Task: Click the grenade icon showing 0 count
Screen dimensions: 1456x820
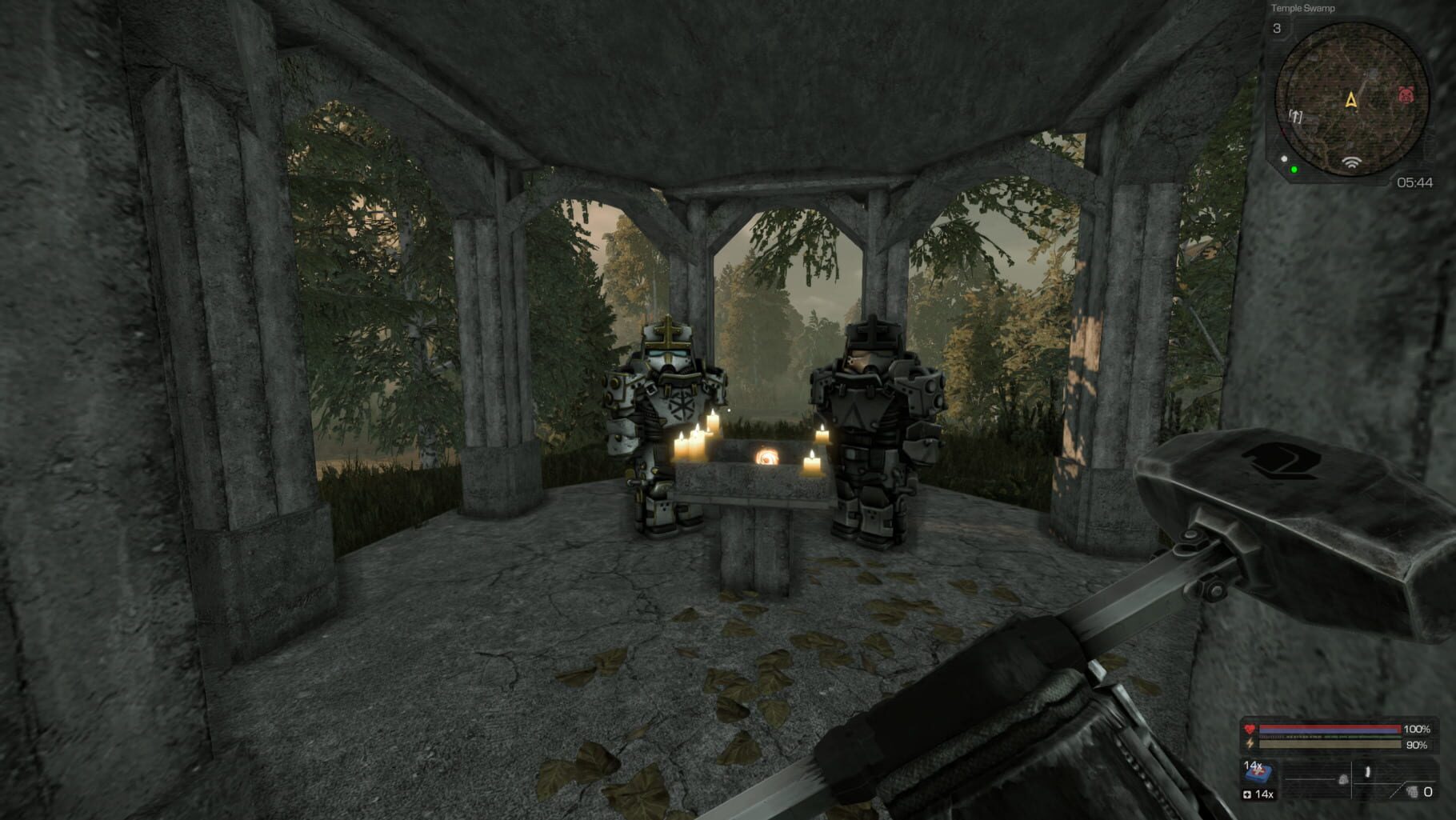Action: click(x=1411, y=793)
